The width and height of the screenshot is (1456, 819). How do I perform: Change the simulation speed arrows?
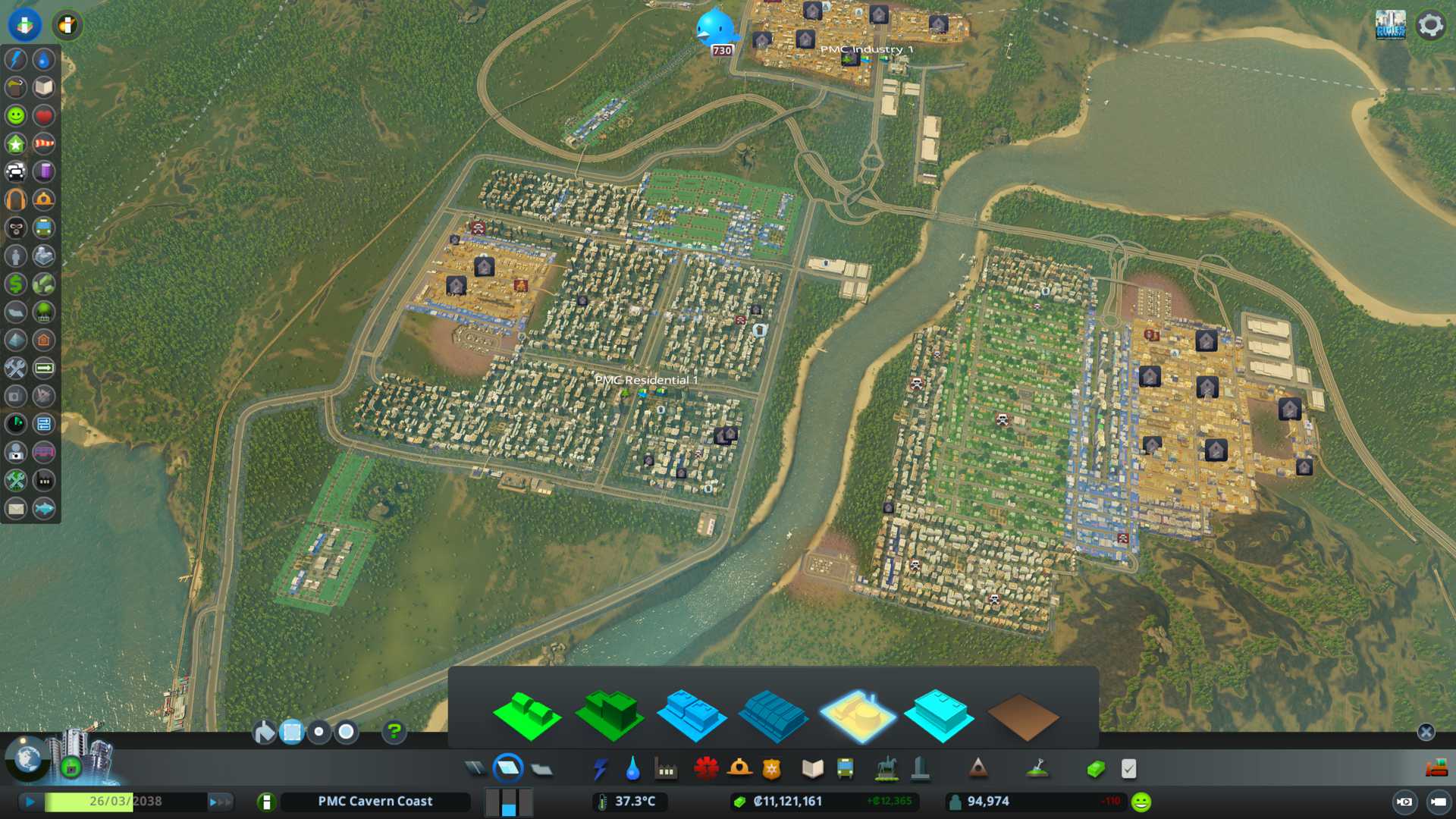220,802
